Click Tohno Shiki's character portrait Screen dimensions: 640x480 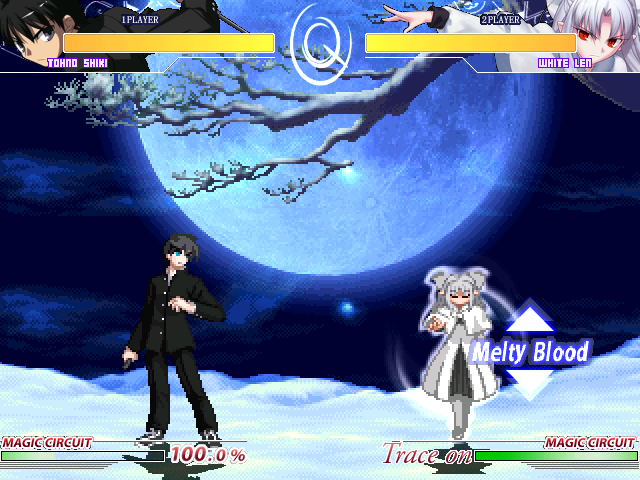[x=30, y=32]
